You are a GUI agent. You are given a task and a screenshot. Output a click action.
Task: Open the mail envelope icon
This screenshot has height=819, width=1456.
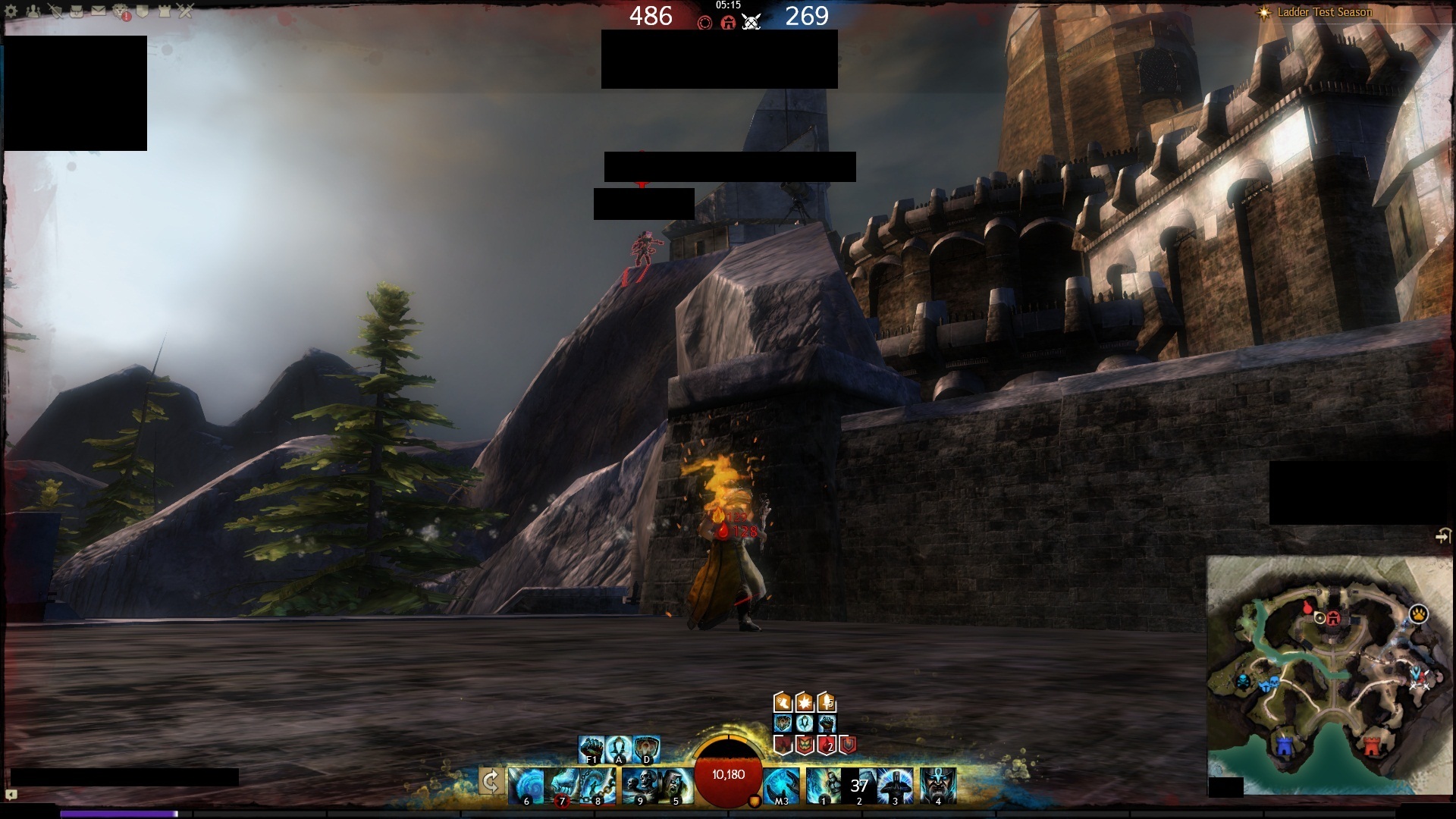click(99, 11)
